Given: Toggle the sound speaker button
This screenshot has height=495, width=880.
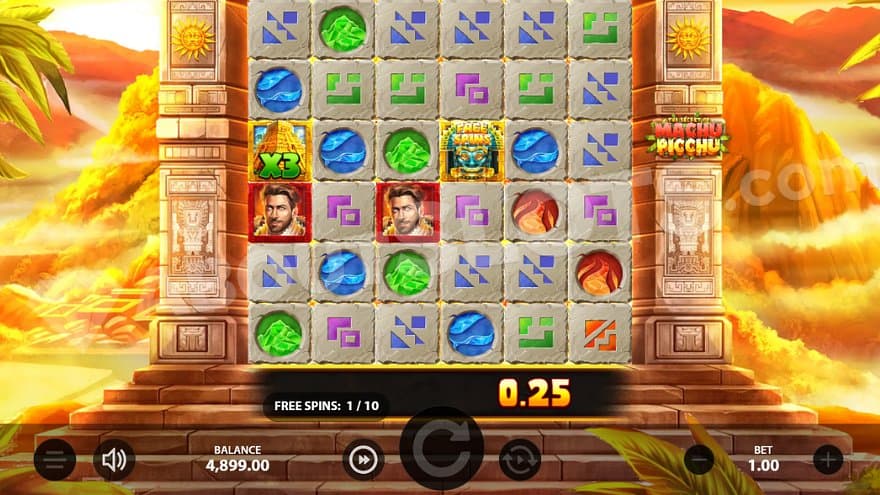Looking at the screenshot, I should pos(114,459).
